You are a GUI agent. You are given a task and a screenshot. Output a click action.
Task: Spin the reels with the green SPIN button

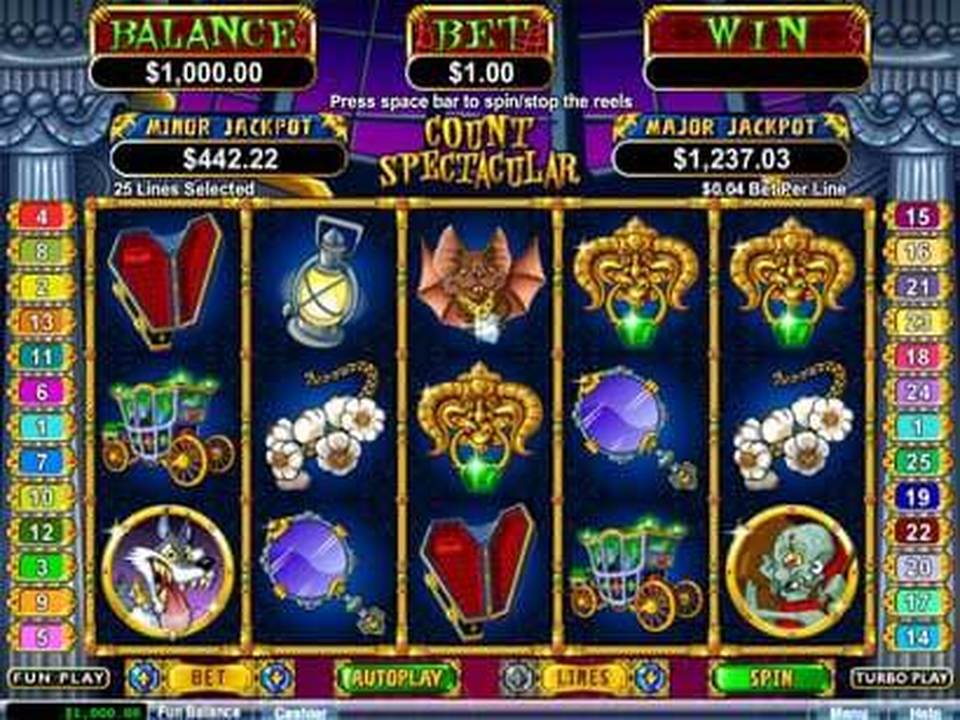[771, 678]
